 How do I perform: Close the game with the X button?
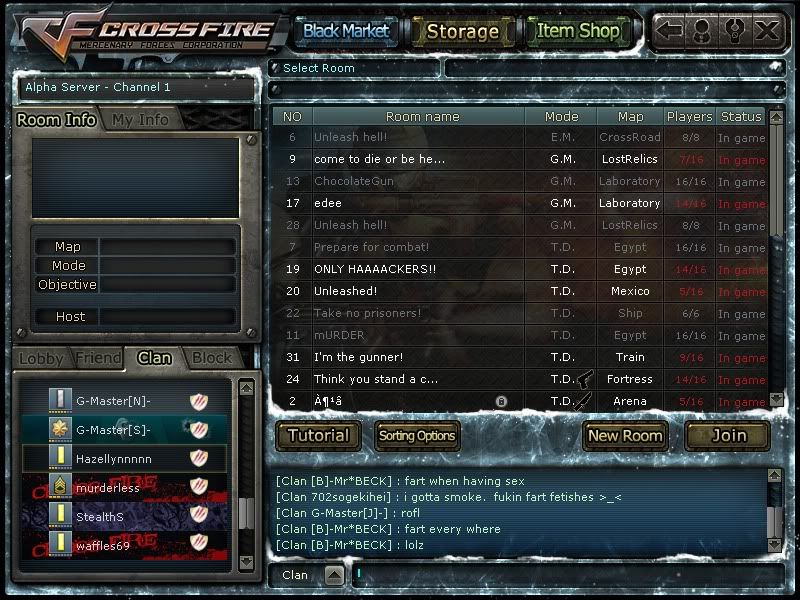[767, 30]
